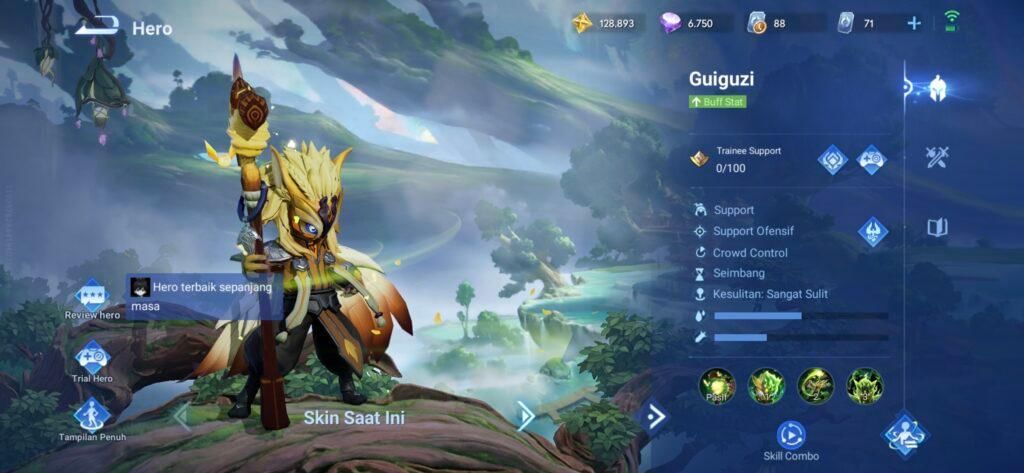
Task: Switch to the open book tab
Action: pos(937,228)
